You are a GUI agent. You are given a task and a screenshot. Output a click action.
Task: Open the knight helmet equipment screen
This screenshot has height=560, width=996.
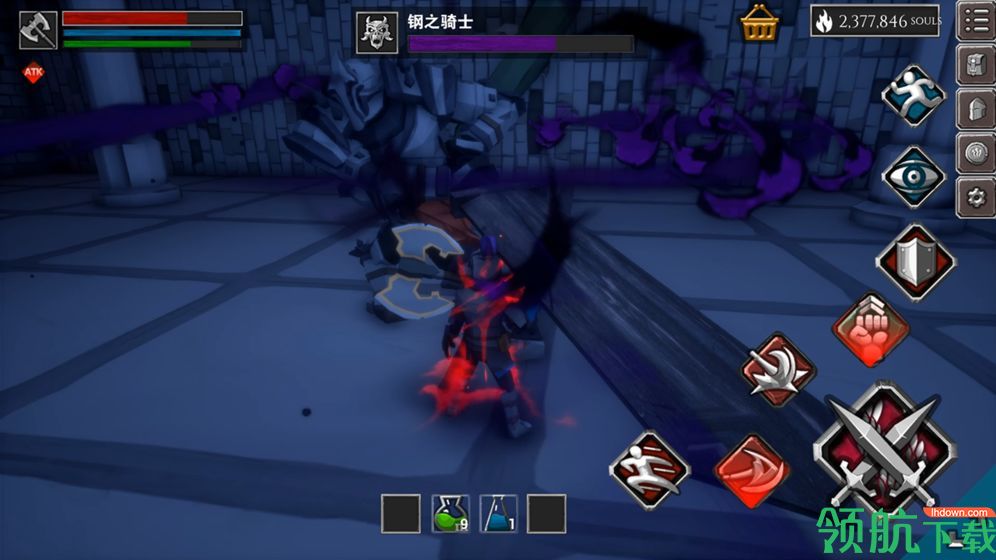click(x=975, y=109)
